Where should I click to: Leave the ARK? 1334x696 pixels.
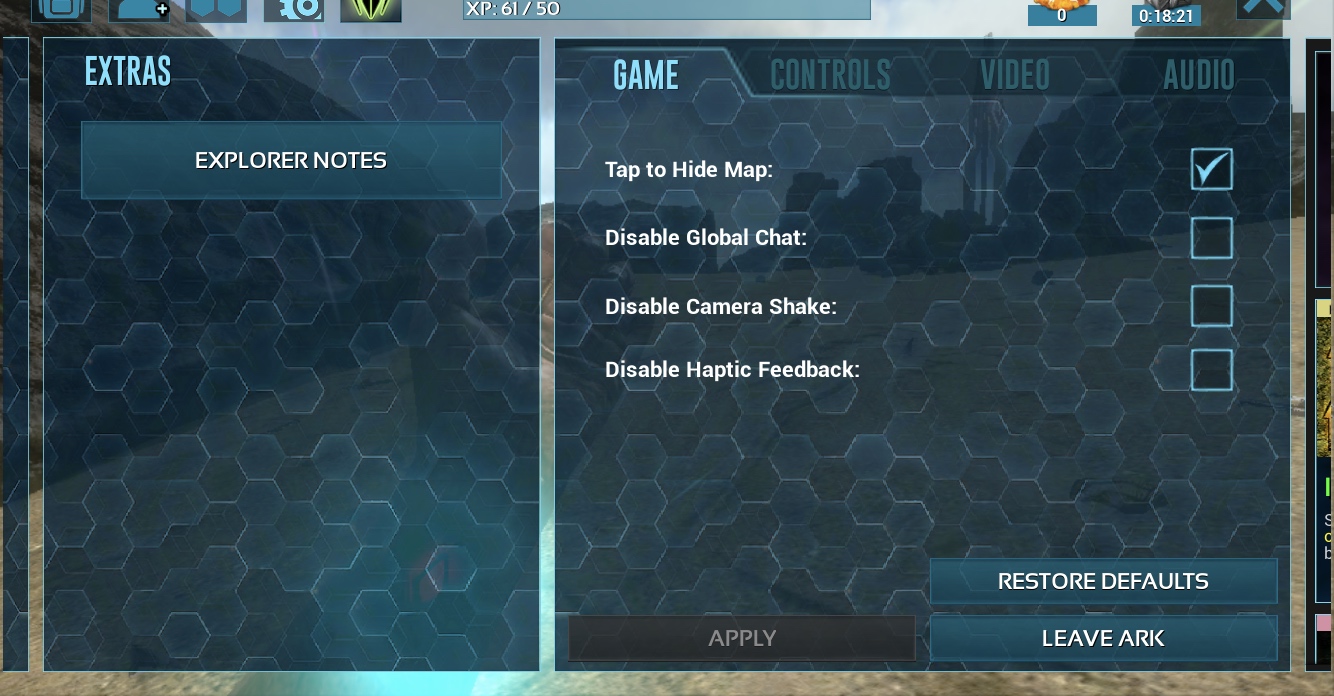click(1103, 638)
